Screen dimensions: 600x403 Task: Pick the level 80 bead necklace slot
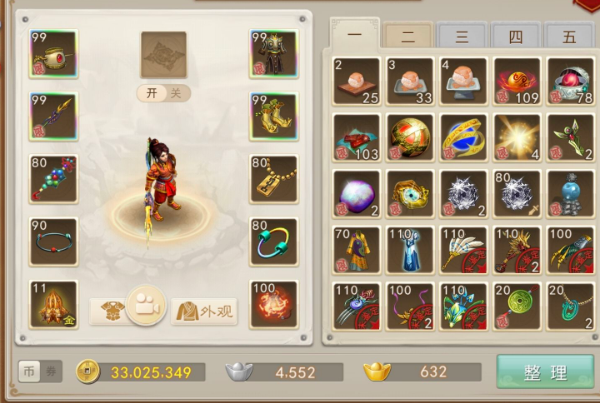point(54,180)
